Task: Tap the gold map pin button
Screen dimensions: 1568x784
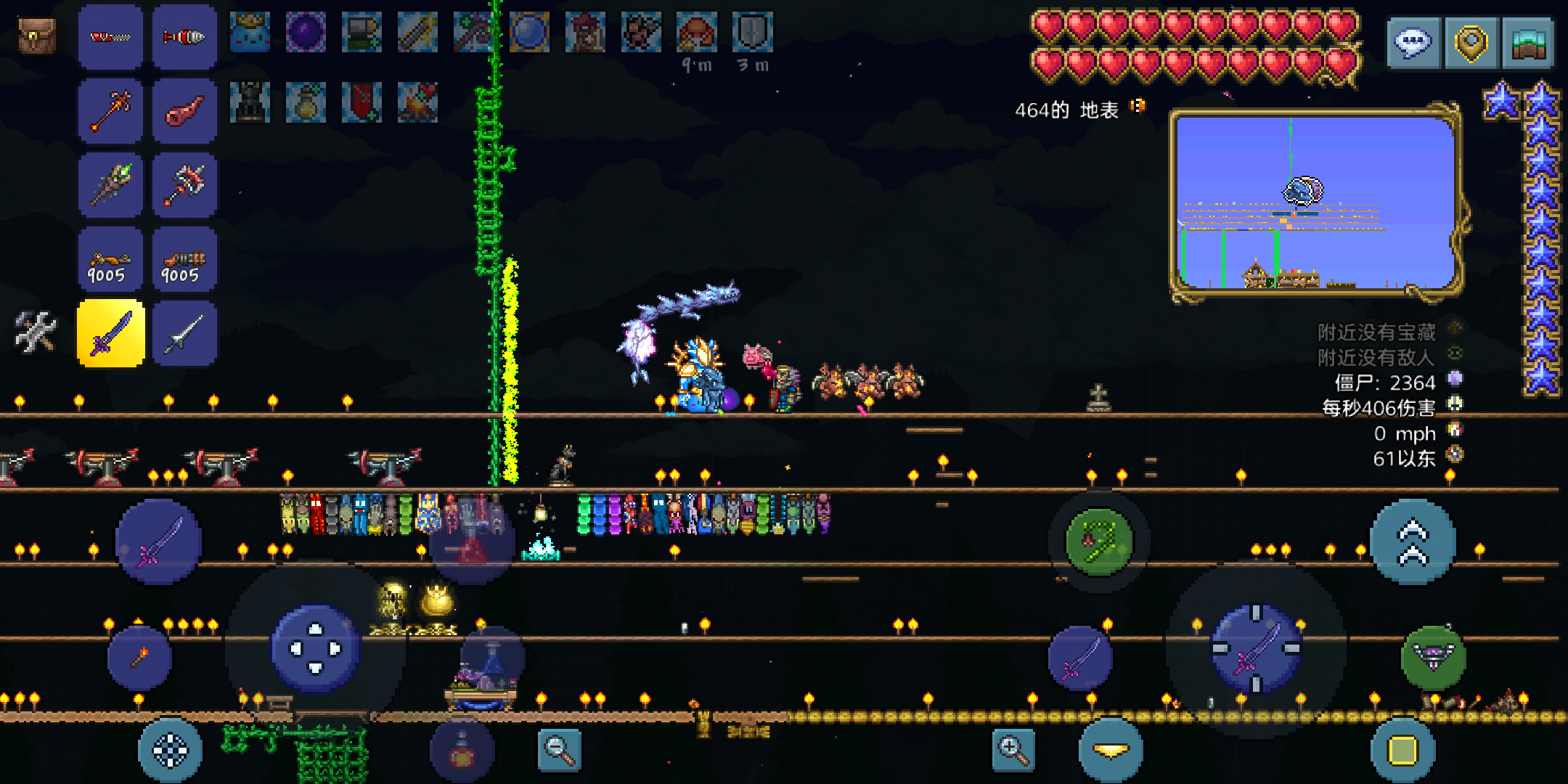Action: 1471,44
